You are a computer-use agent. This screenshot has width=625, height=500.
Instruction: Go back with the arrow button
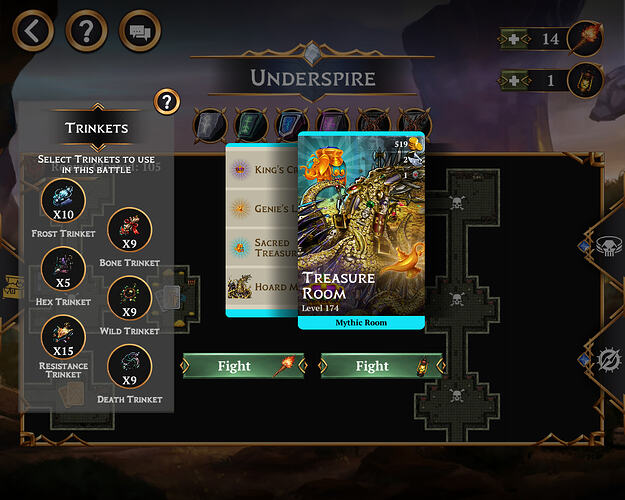[x=32, y=30]
